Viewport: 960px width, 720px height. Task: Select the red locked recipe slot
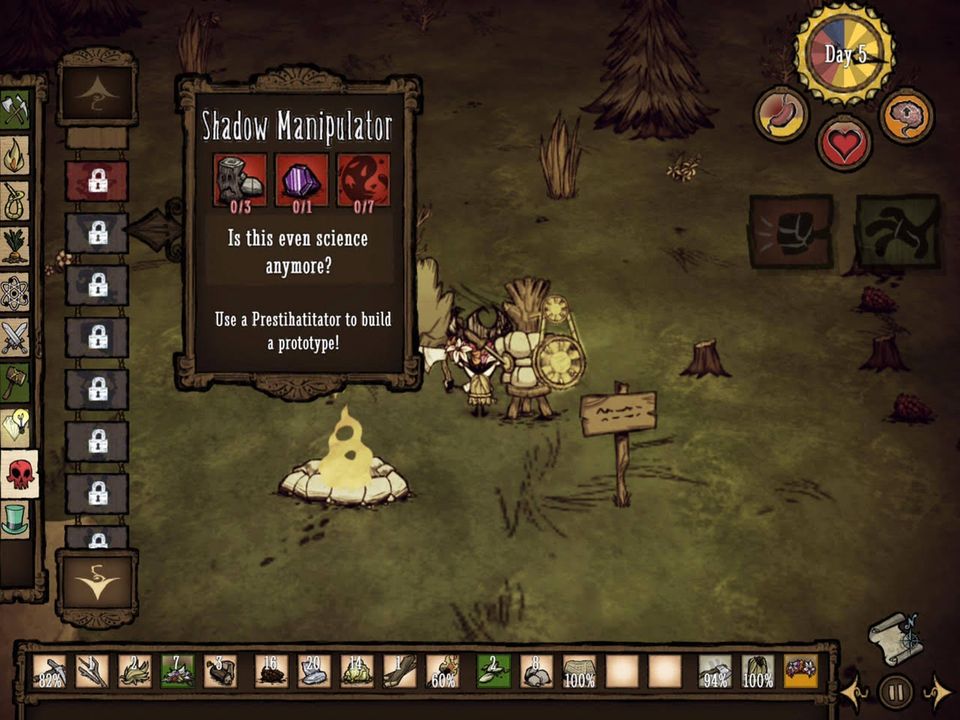coord(97,181)
